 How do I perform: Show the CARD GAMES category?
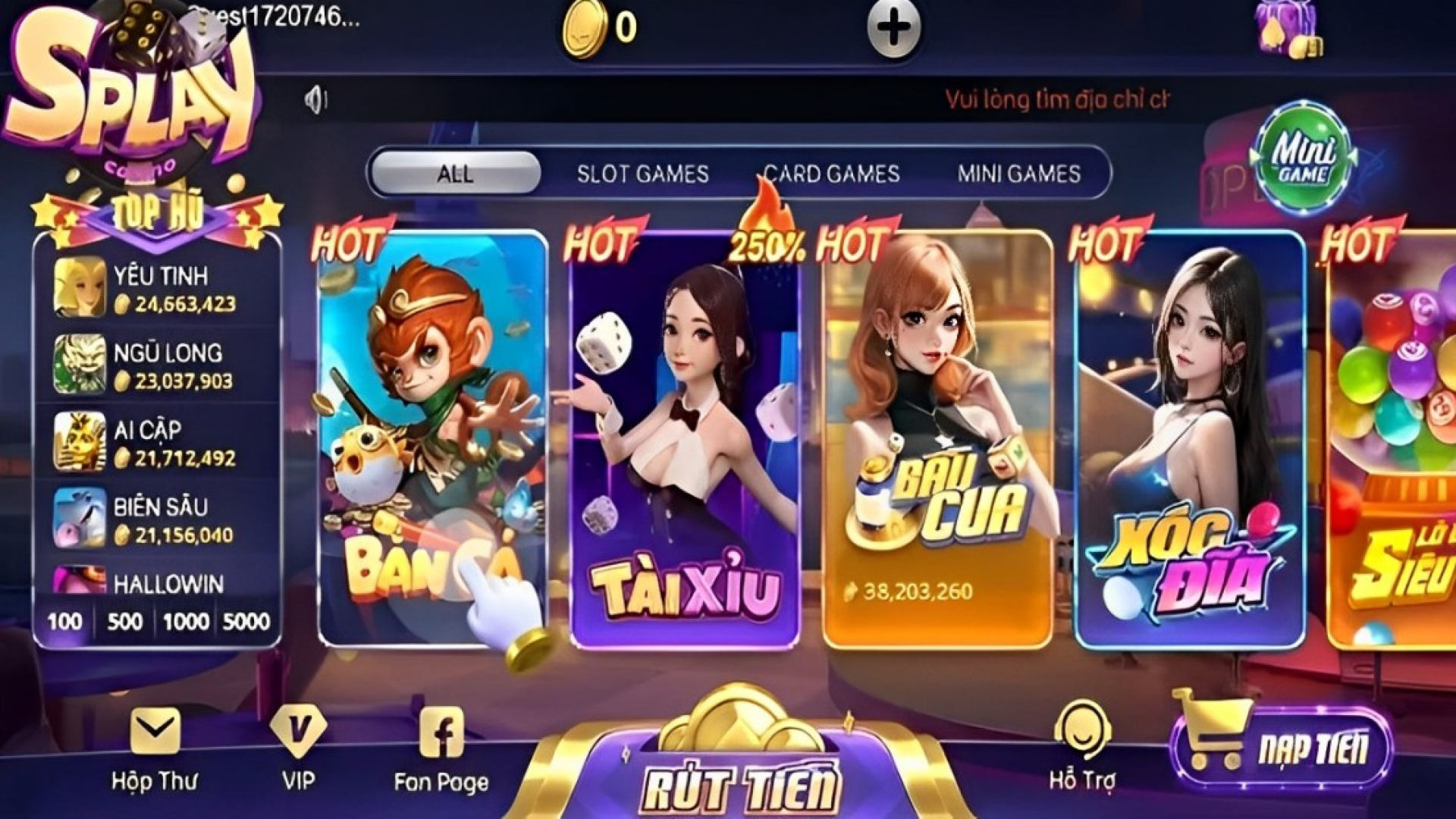point(831,174)
